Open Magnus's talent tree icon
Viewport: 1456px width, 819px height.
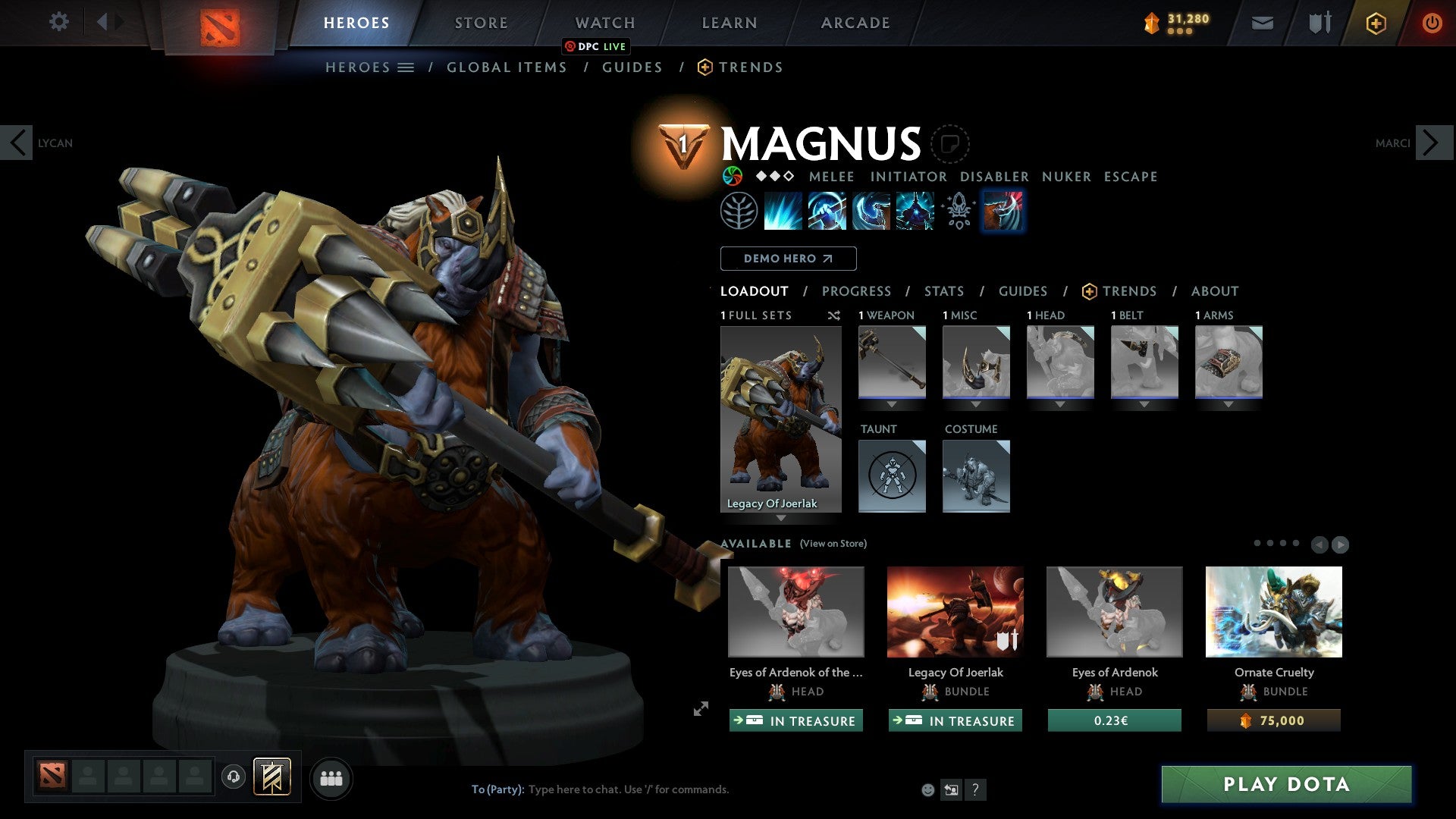(739, 211)
